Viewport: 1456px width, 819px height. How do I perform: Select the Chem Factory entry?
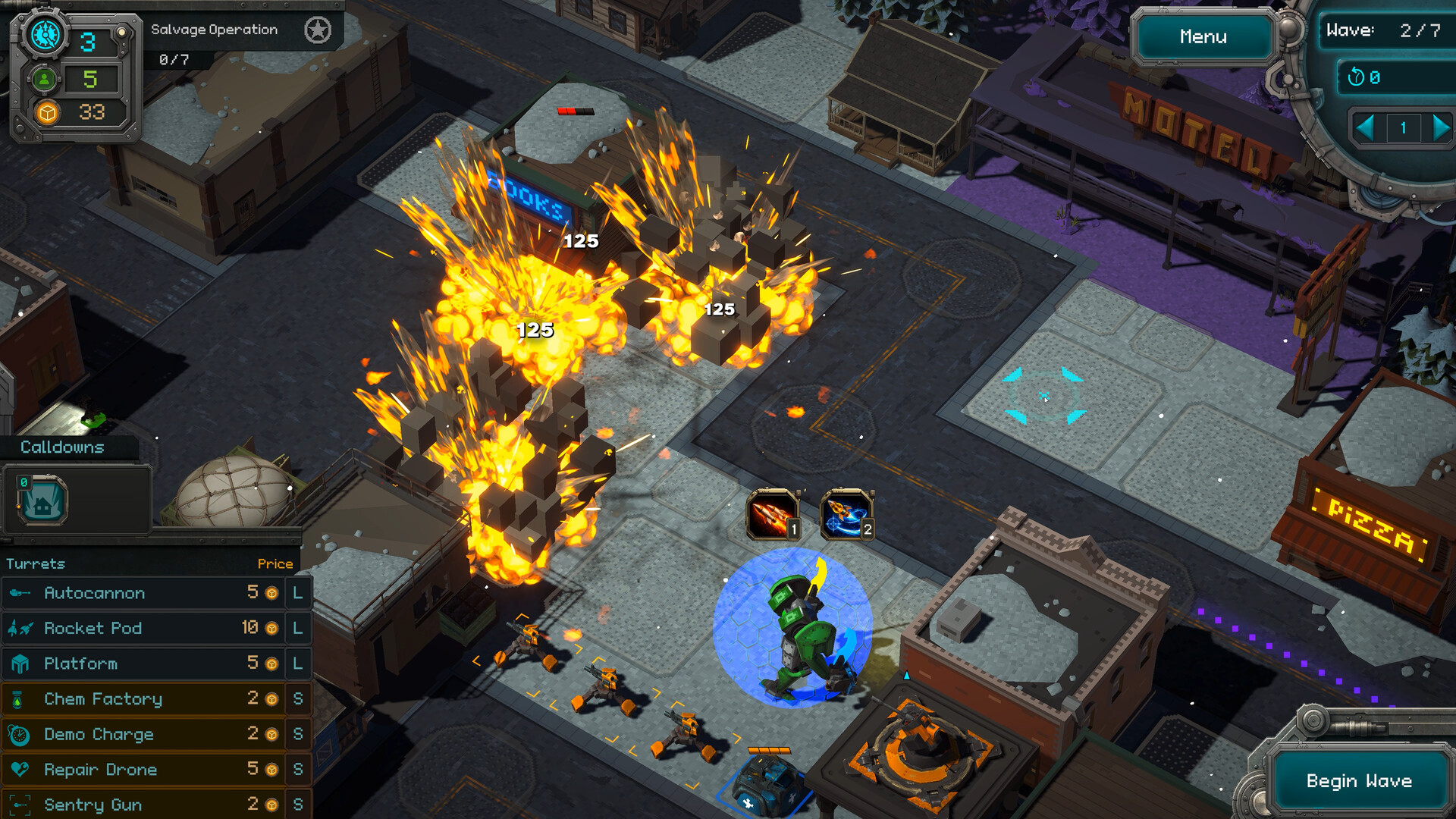(144, 698)
